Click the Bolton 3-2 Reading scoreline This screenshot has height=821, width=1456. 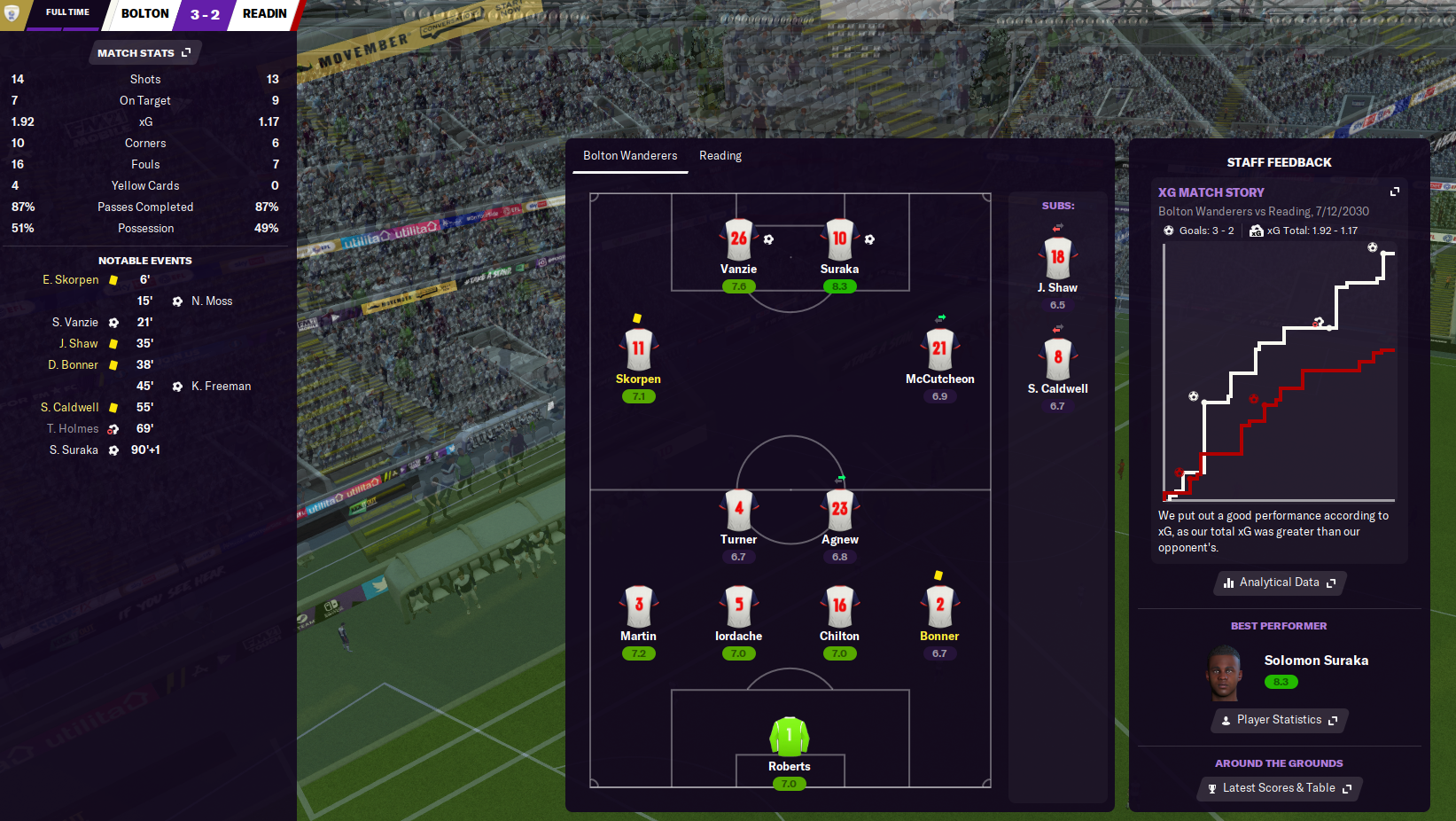pos(205,14)
